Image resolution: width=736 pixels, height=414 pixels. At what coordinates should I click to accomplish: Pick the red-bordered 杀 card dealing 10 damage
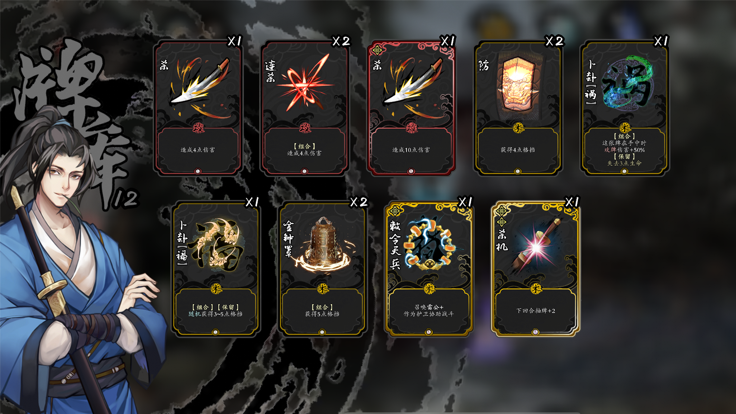coord(411,109)
